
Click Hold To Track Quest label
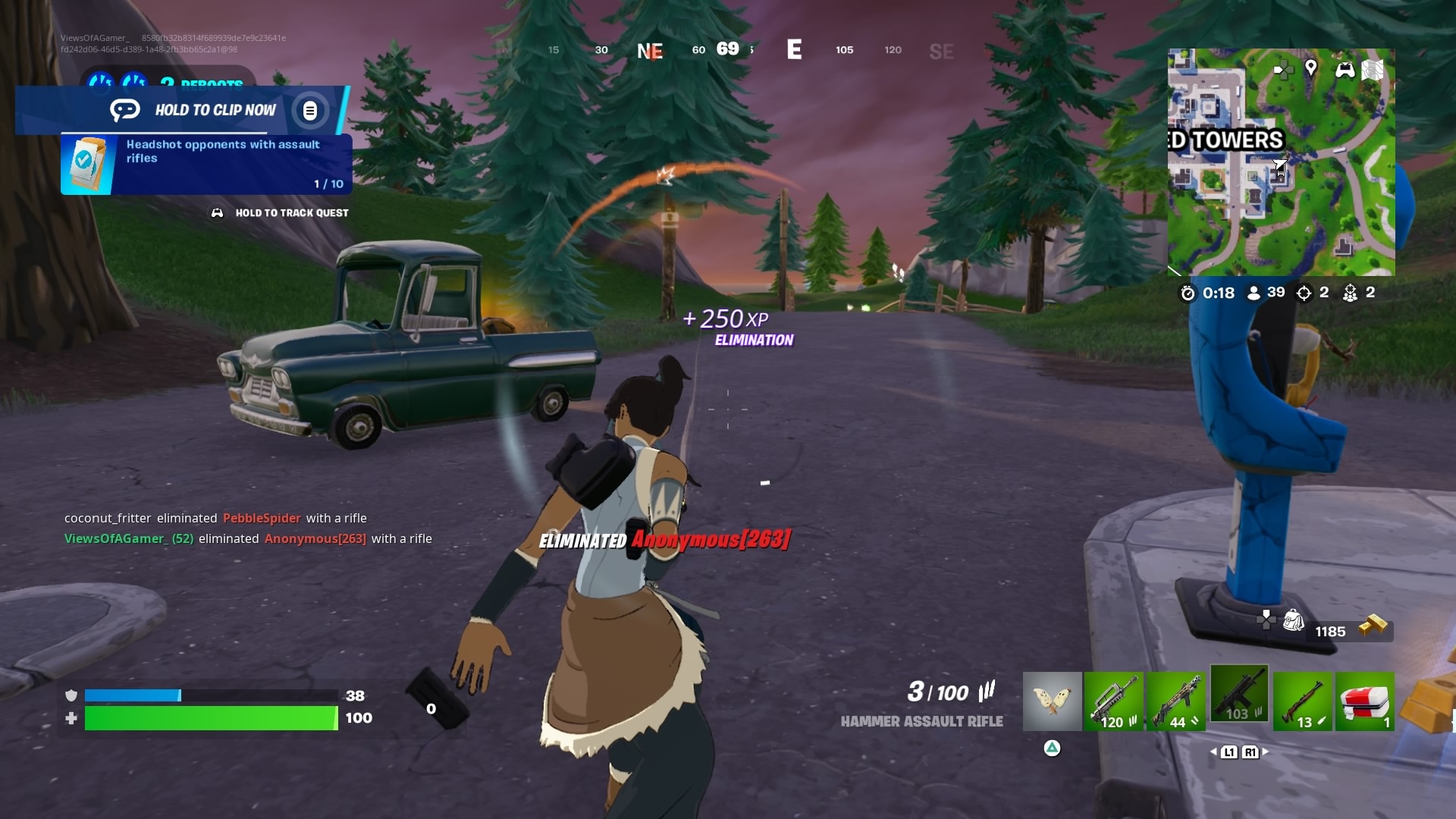point(291,213)
